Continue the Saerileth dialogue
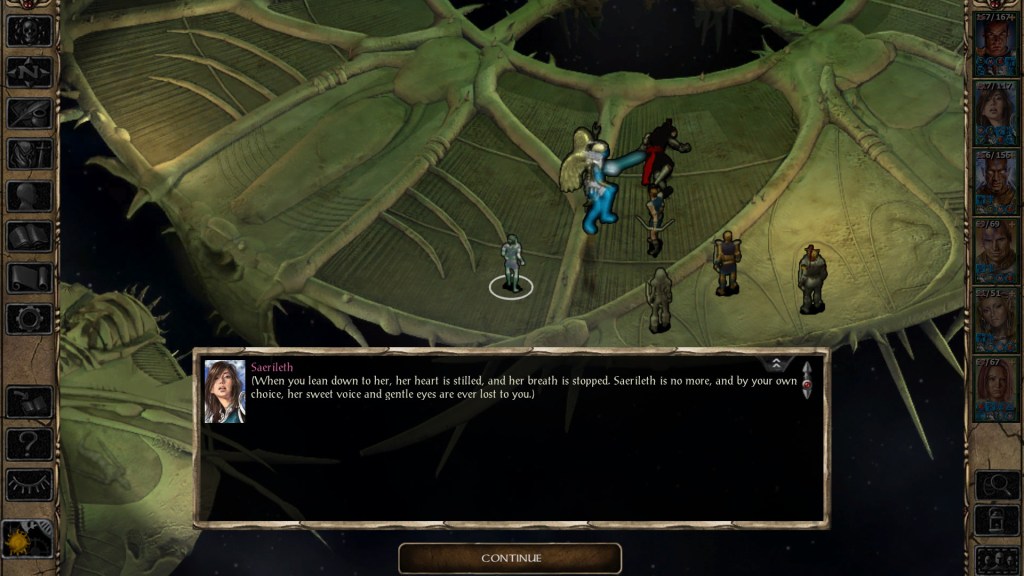The width and height of the screenshot is (1024, 576). coord(510,558)
